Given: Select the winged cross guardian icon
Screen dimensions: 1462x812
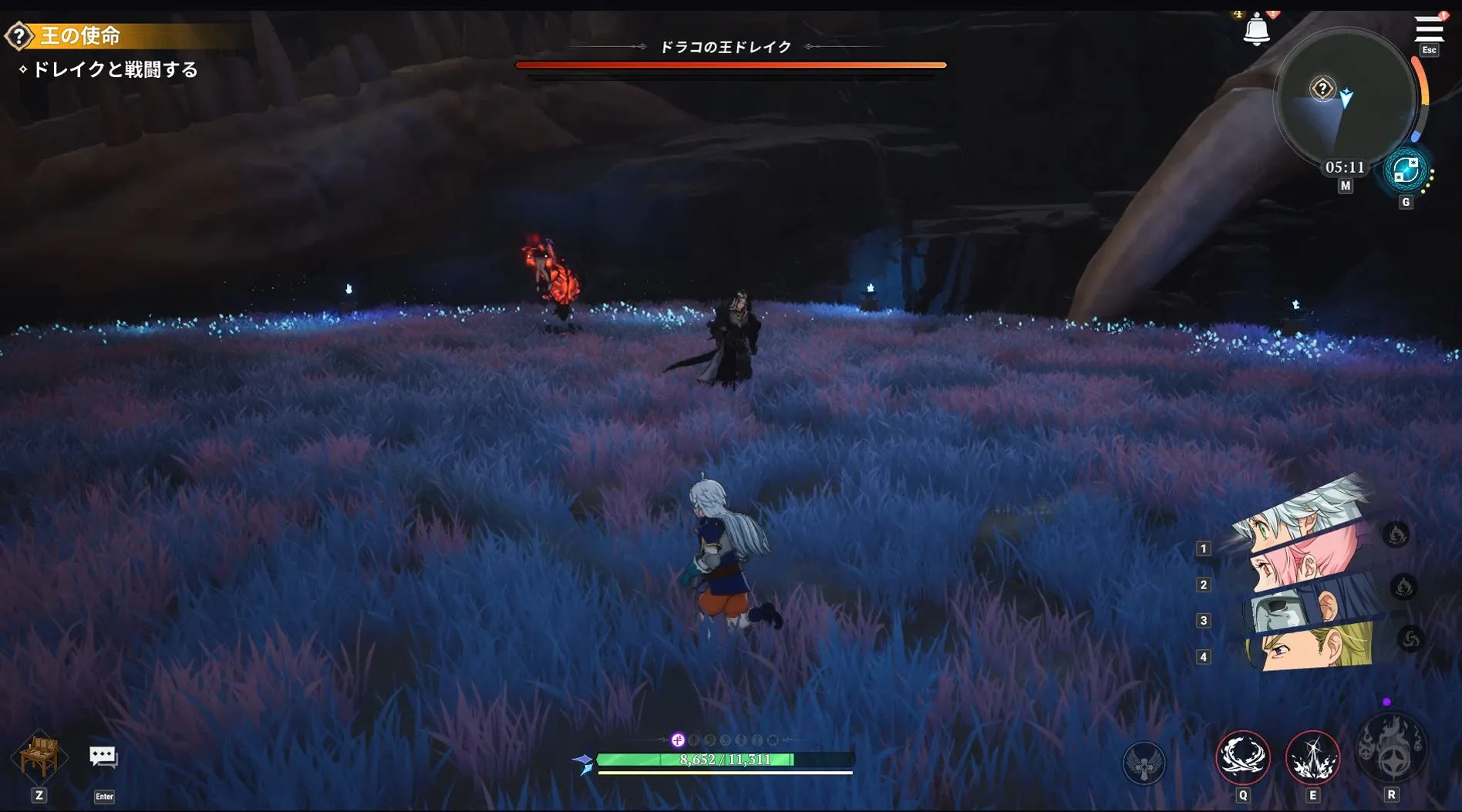Looking at the screenshot, I should [x=1146, y=762].
